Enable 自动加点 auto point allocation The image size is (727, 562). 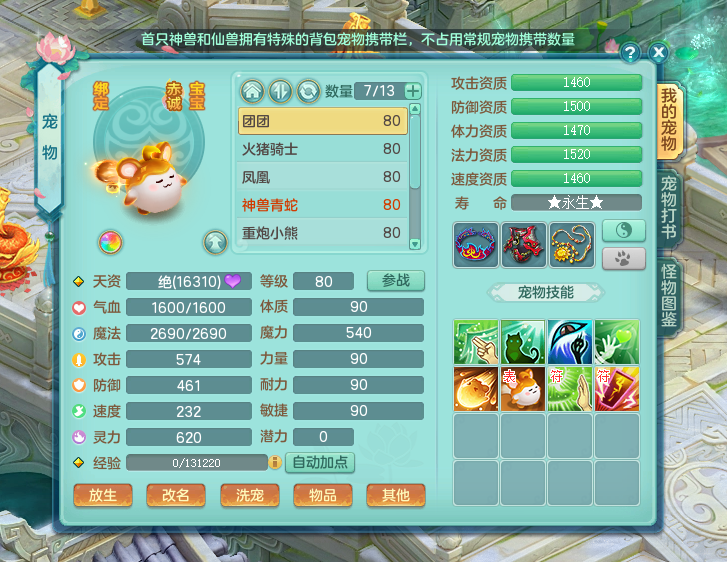[320, 463]
